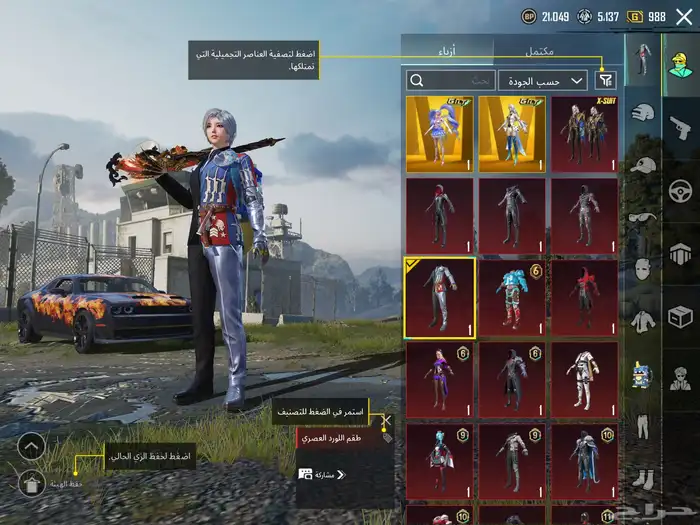Open the cap headwear category
The image size is (700, 525).
pyautogui.click(x=644, y=166)
